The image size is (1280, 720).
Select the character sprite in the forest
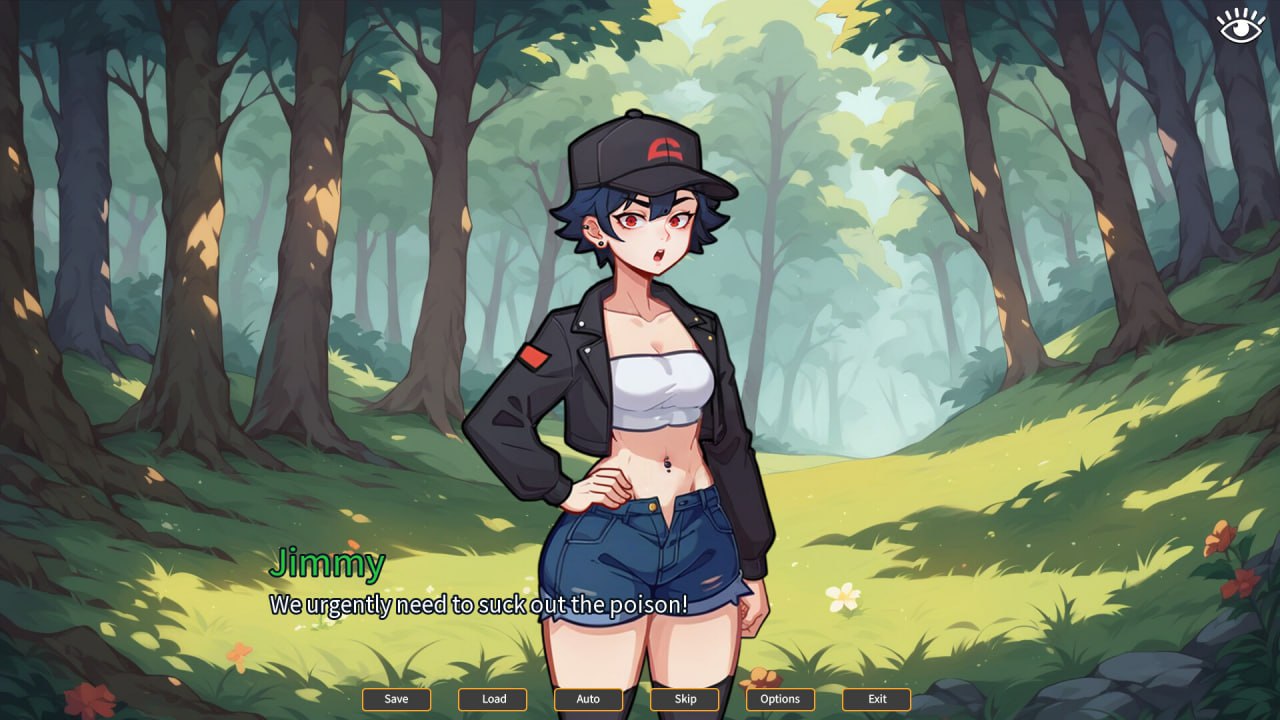point(640,400)
